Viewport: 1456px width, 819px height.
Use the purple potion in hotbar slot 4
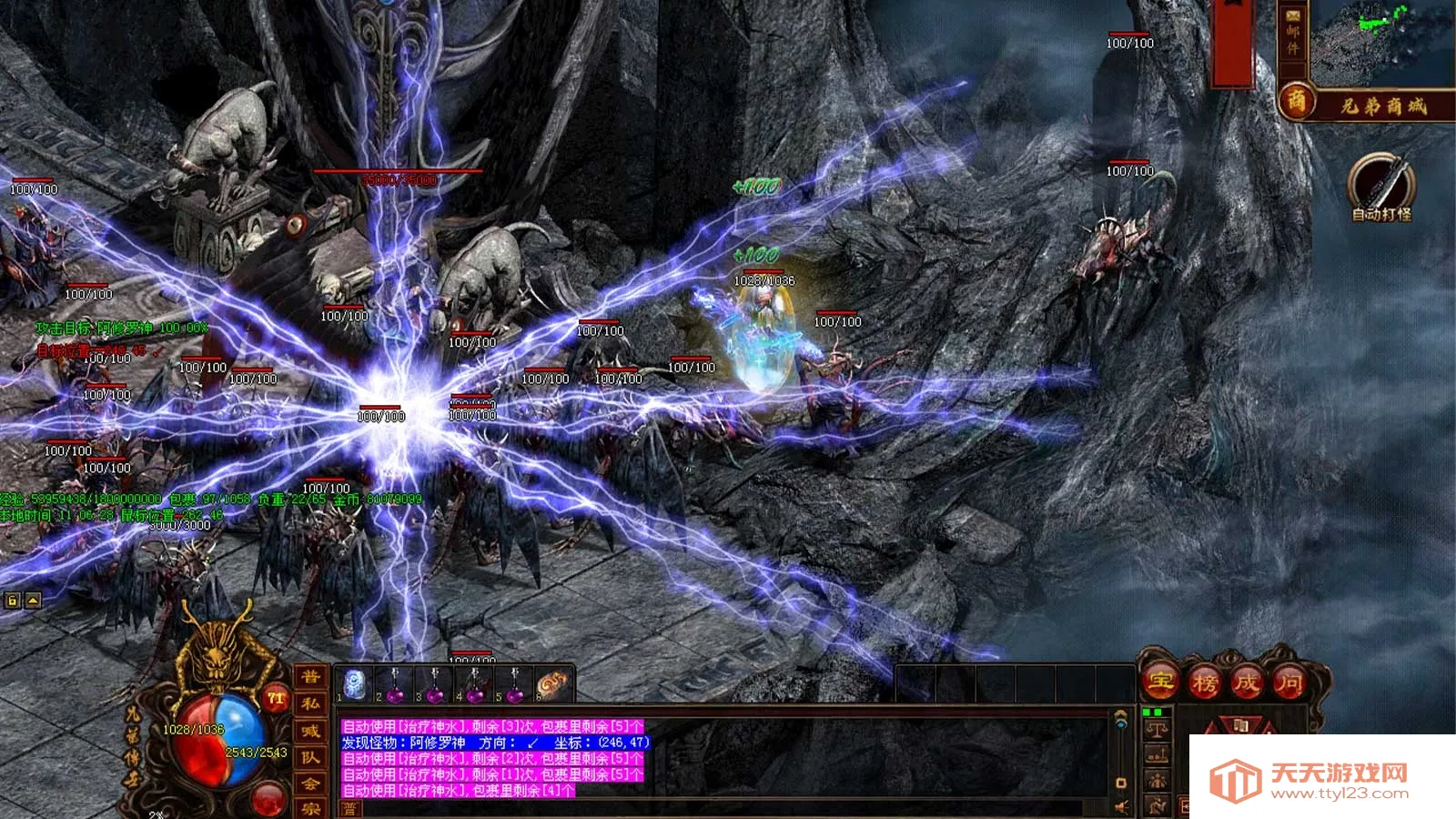475,684
